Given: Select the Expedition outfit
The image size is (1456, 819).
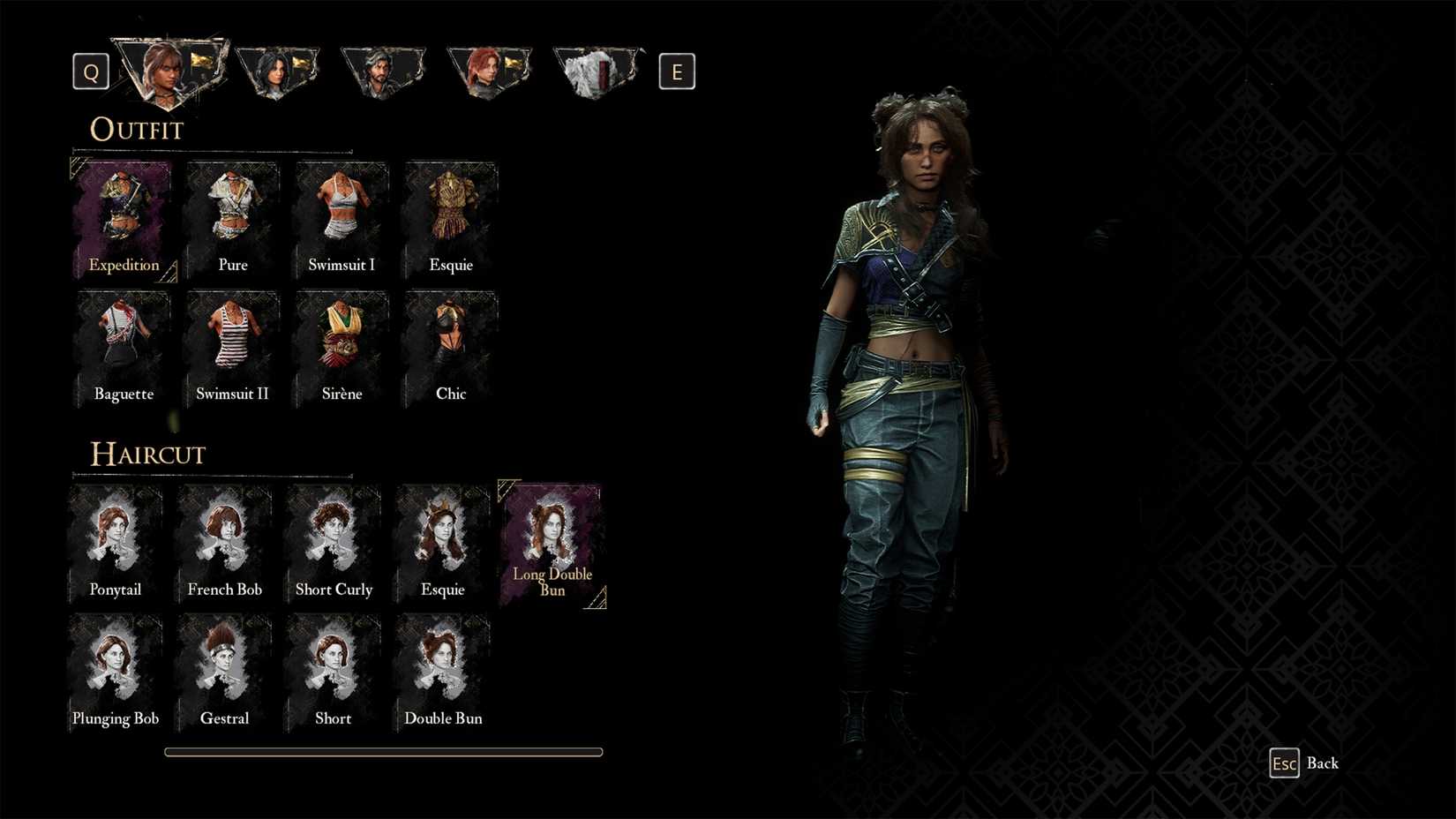Looking at the screenshot, I should 123,212.
